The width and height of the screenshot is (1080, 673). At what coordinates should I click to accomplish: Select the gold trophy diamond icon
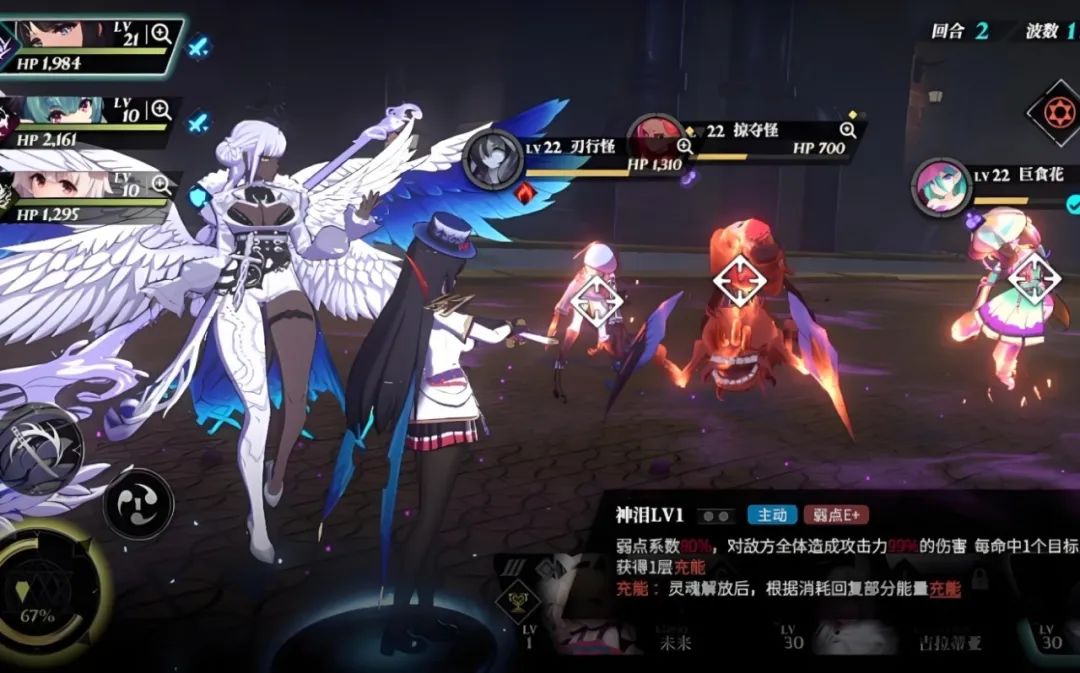pyautogui.click(x=519, y=600)
